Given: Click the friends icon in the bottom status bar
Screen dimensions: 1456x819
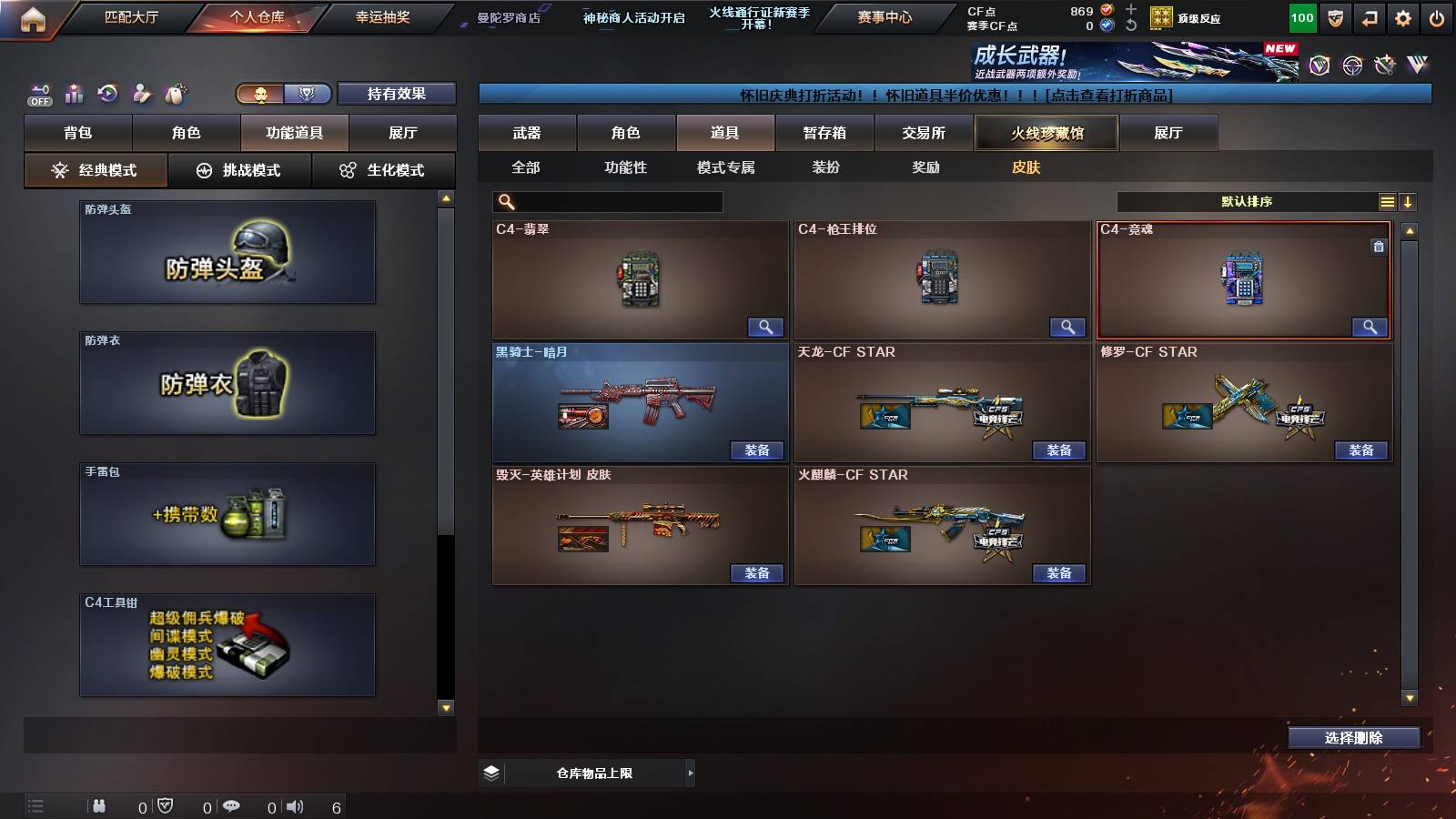Looking at the screenshot, I should [100, 804].
